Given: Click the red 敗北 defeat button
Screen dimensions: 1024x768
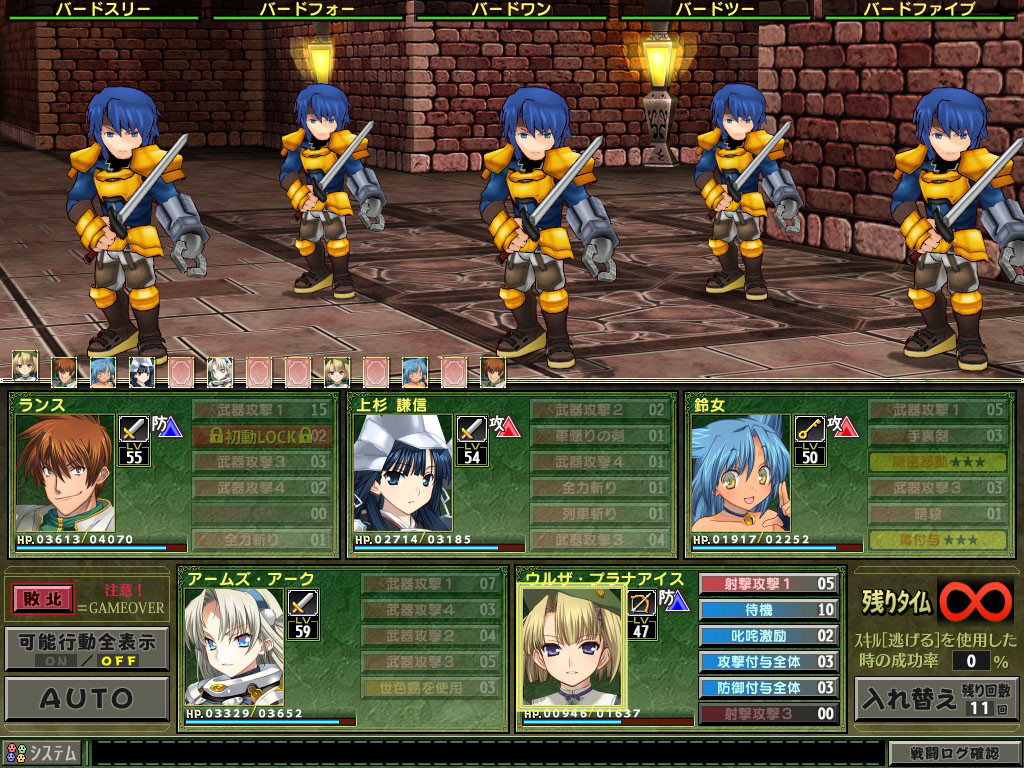Looking at the screenshot, I should point(43,598).
